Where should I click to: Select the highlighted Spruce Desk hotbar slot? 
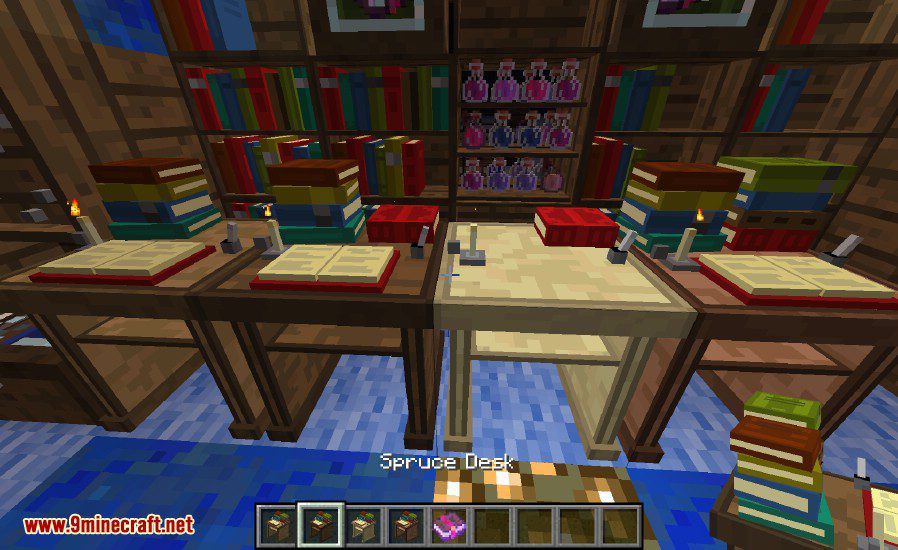321,524
